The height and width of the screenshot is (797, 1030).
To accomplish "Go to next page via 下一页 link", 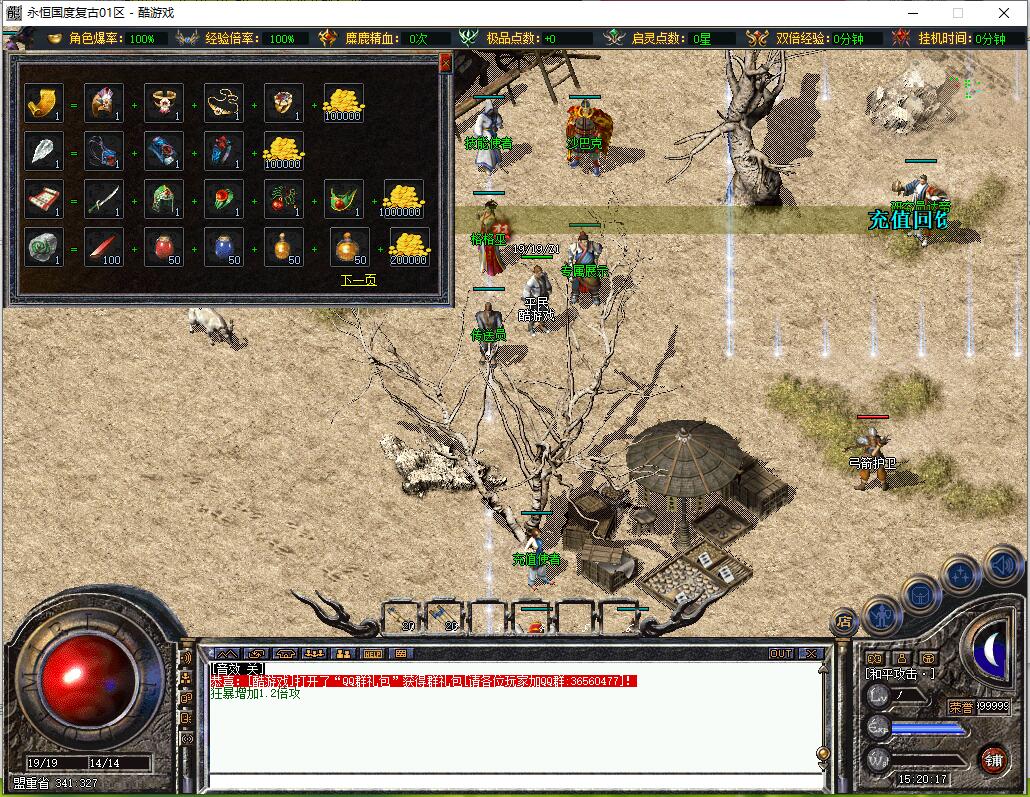I will point(358,280).
